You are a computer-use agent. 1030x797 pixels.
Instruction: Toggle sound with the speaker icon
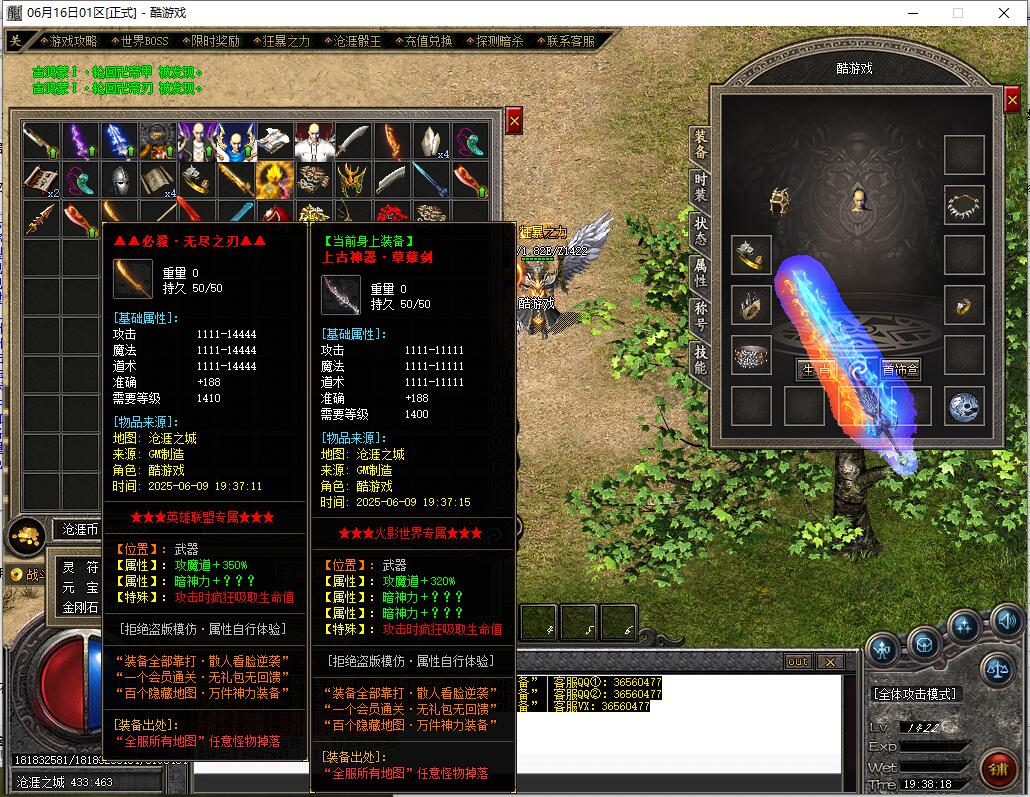pyautogui.click(x=1007, y=623)
